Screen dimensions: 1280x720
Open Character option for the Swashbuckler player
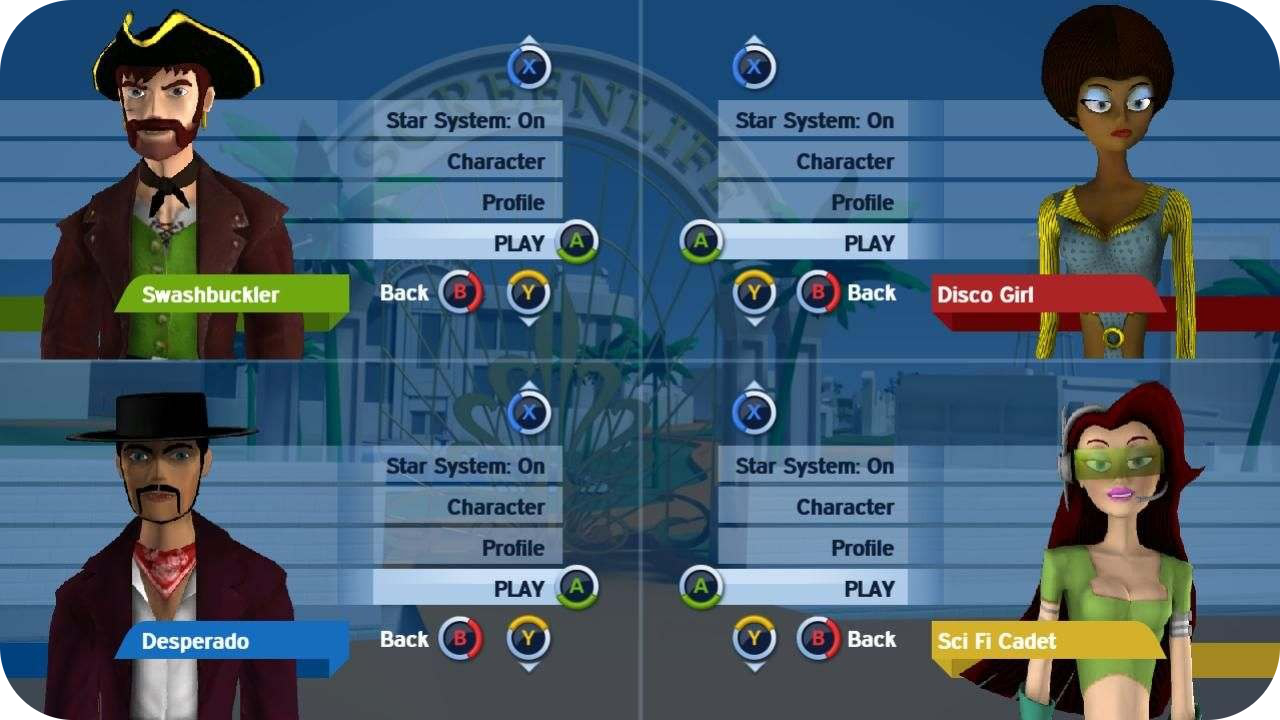[x=495, y=162]
